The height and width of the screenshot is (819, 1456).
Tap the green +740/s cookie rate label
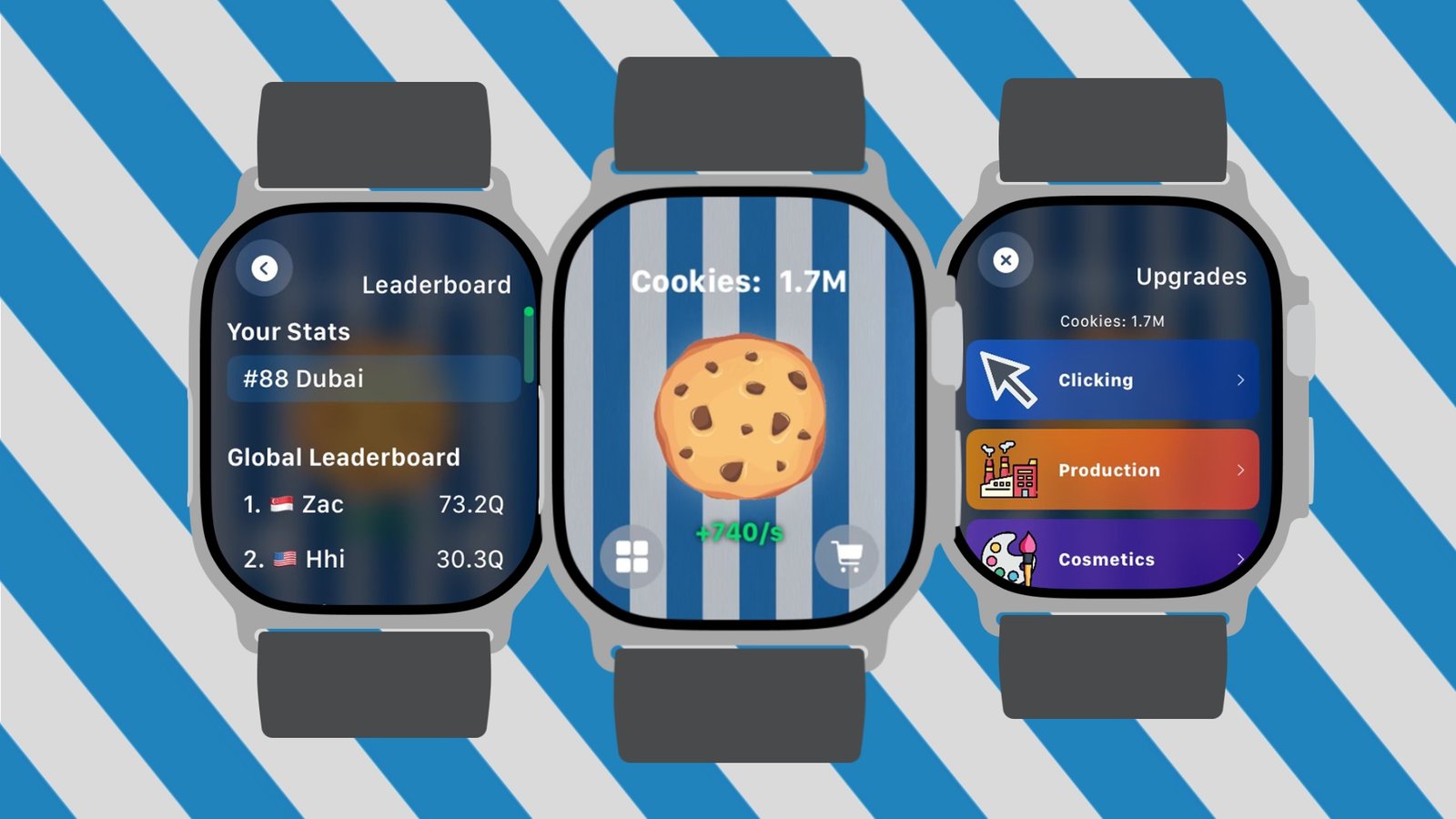[739, 532]
